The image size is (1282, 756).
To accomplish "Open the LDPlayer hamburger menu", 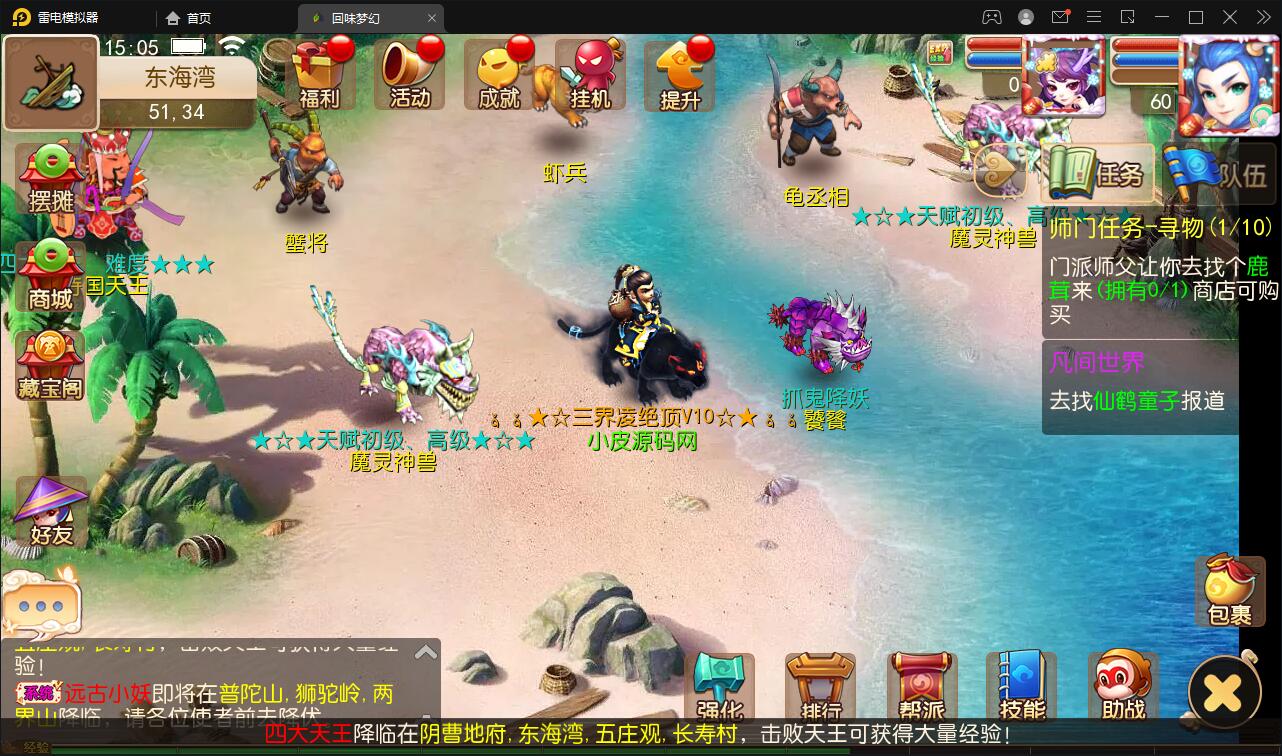I will [x=1094, y=17].
